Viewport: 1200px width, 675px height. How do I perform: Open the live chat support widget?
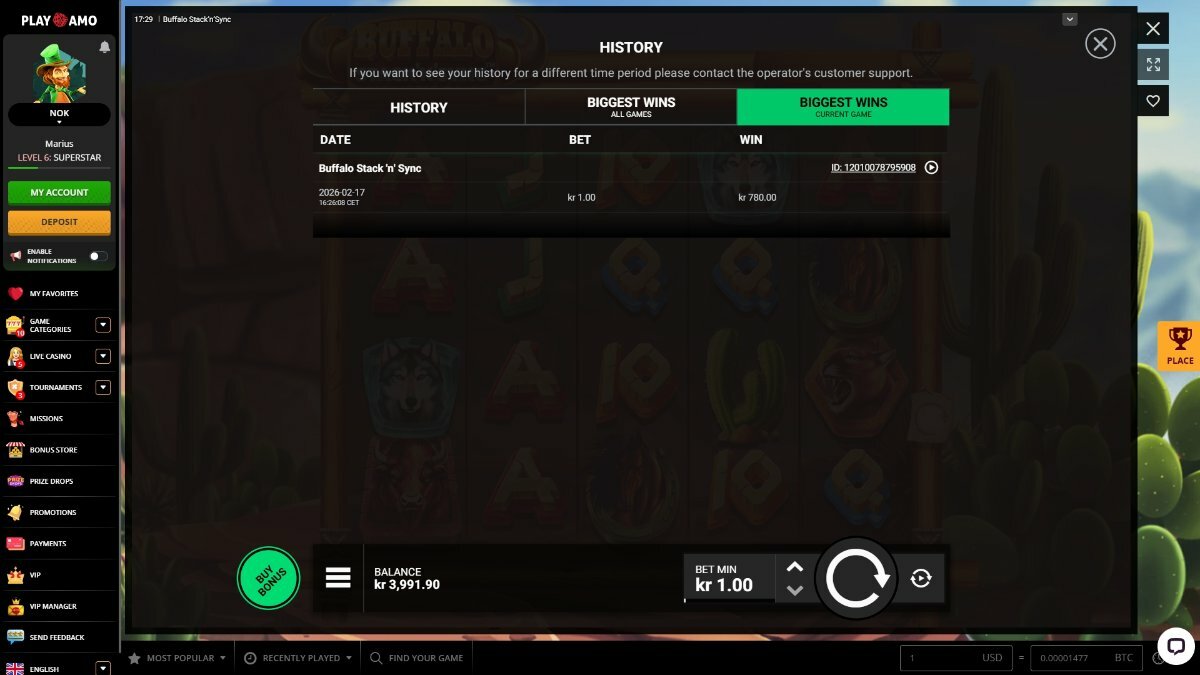pos(1175,645)
